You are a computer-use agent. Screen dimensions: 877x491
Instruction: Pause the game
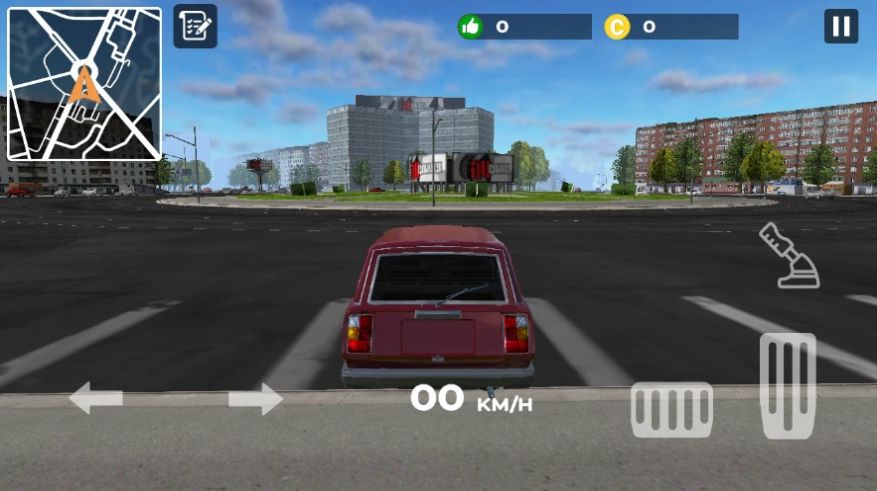click(x=841, y=26)
